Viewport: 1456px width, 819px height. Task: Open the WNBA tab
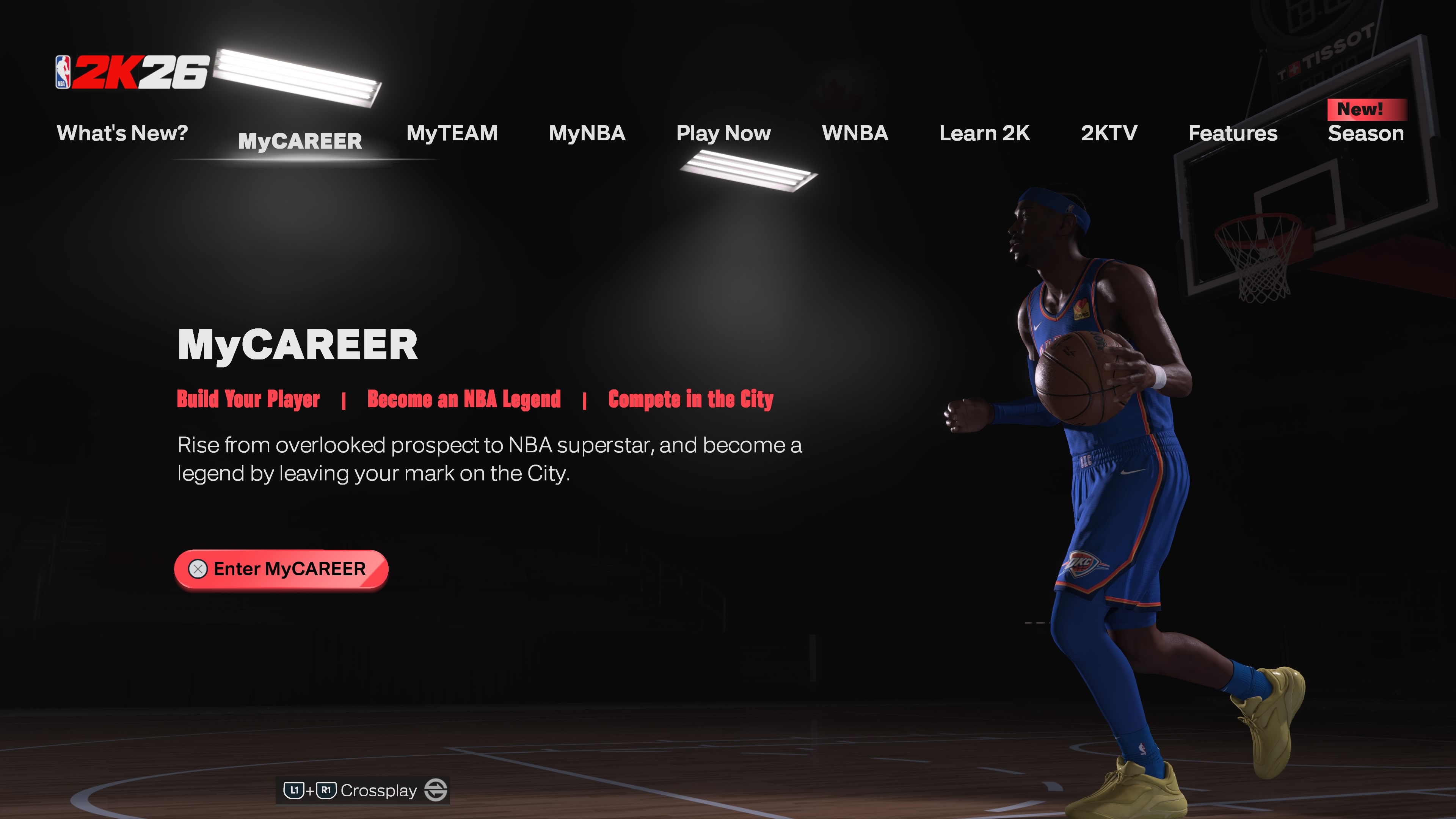[x=855, y=133]
